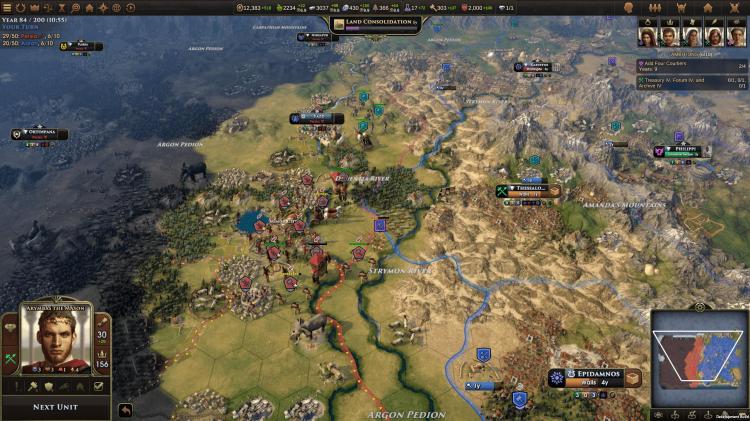
Task: Click the Next Unit button
Action: click(x=56, y=407)
